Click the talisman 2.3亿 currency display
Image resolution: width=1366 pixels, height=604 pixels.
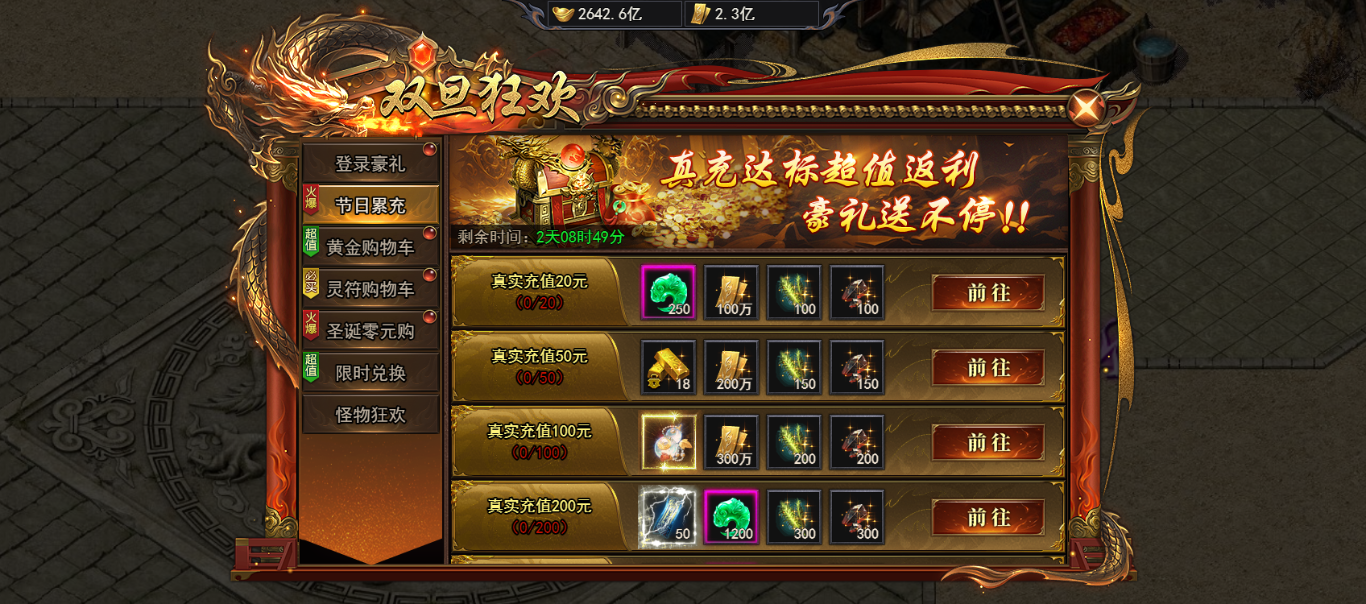750,14
